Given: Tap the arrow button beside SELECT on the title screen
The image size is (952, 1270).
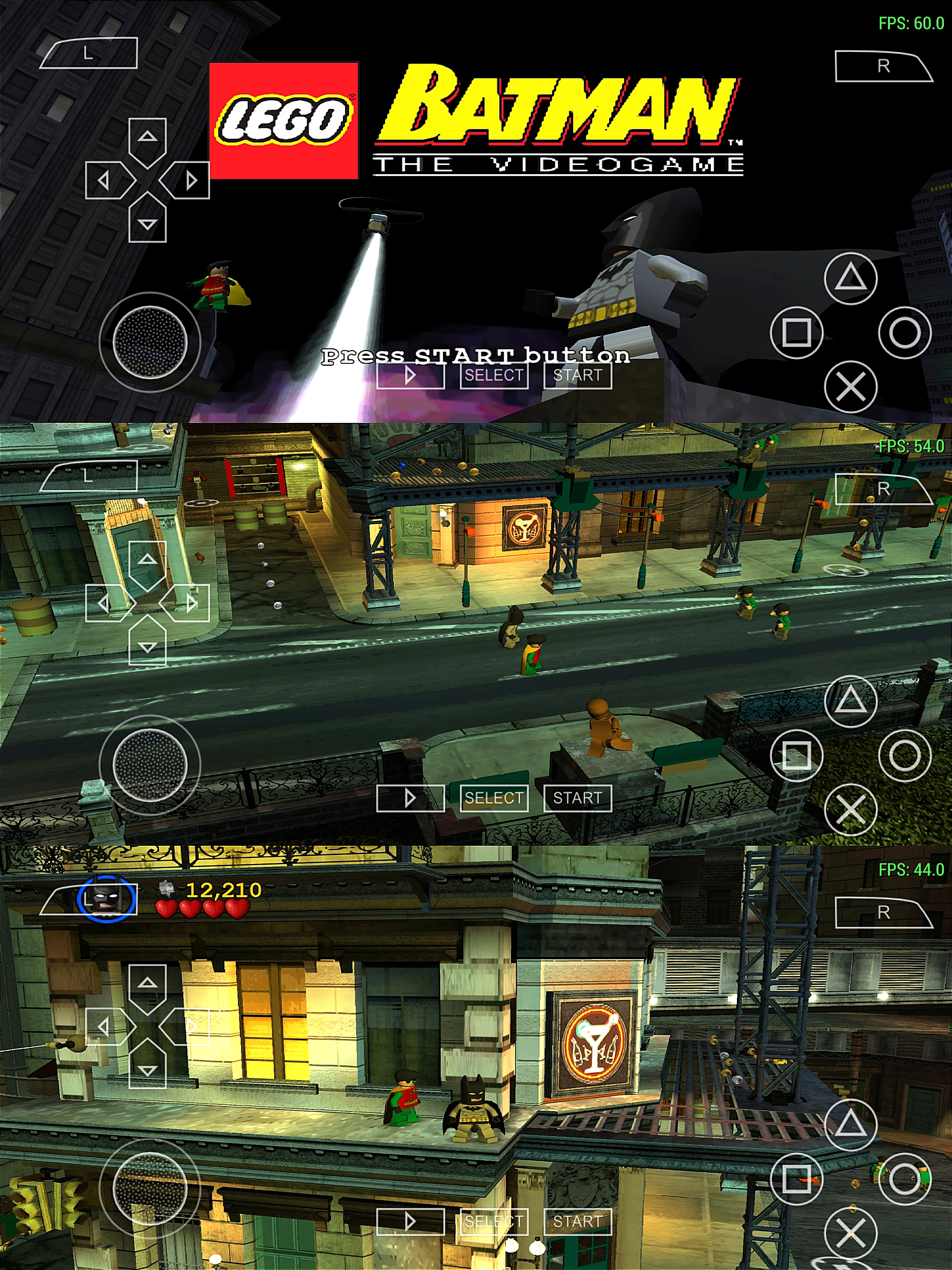Looking at the screenshot, I should tap(410, 376).
